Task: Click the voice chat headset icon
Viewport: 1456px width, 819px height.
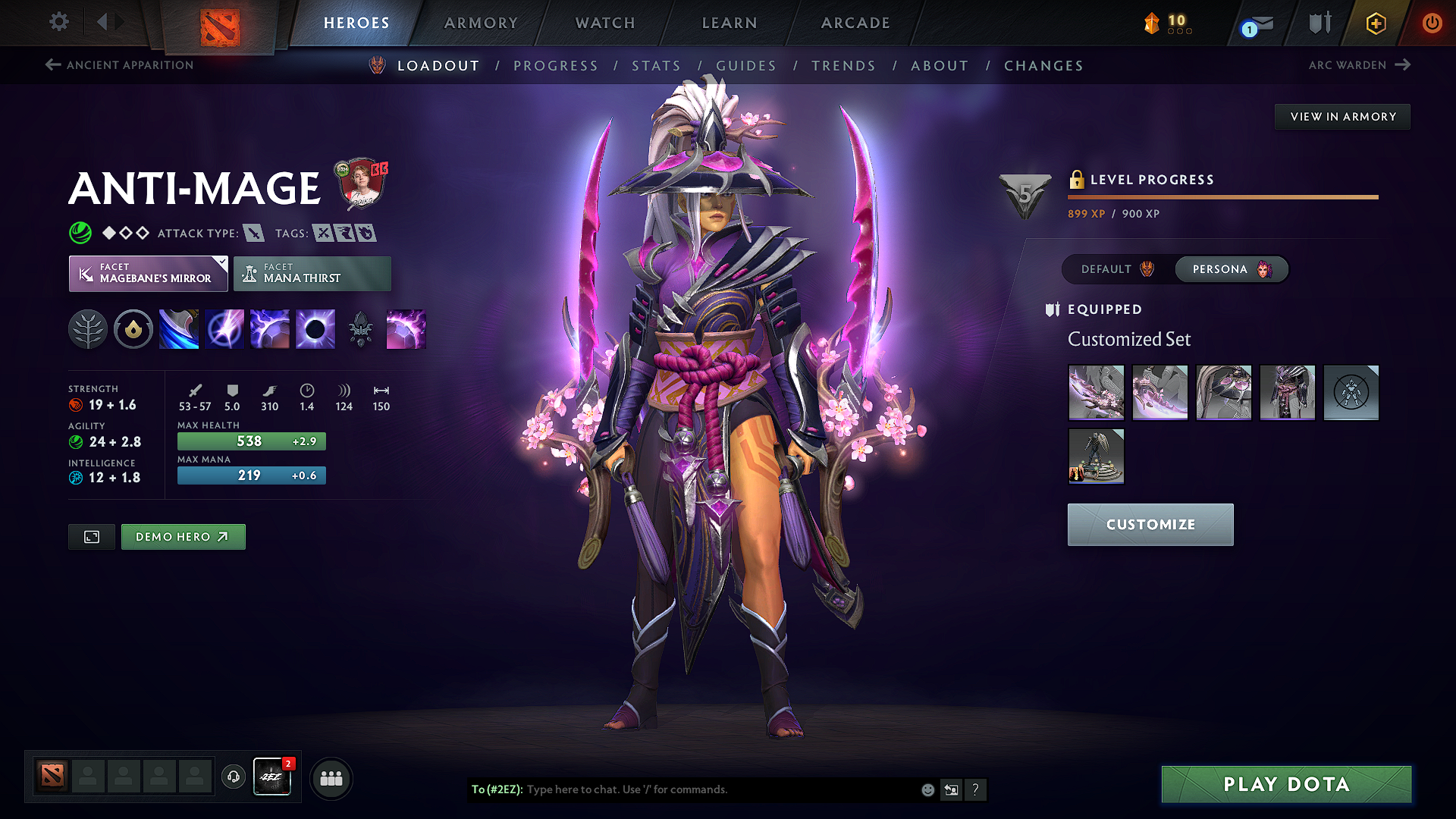Action: (x=233, y=777)
